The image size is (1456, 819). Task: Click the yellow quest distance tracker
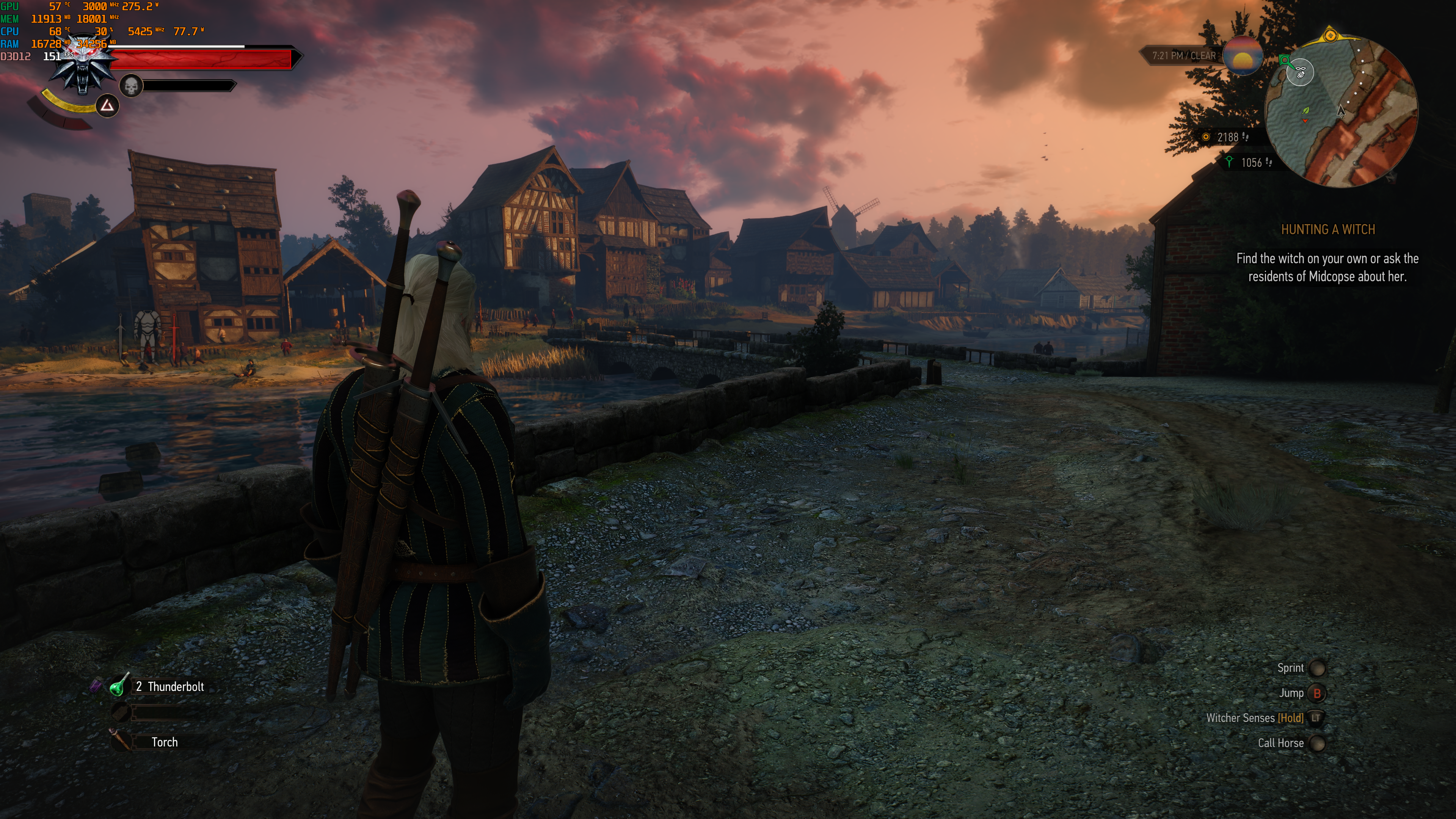(1226, 137)
